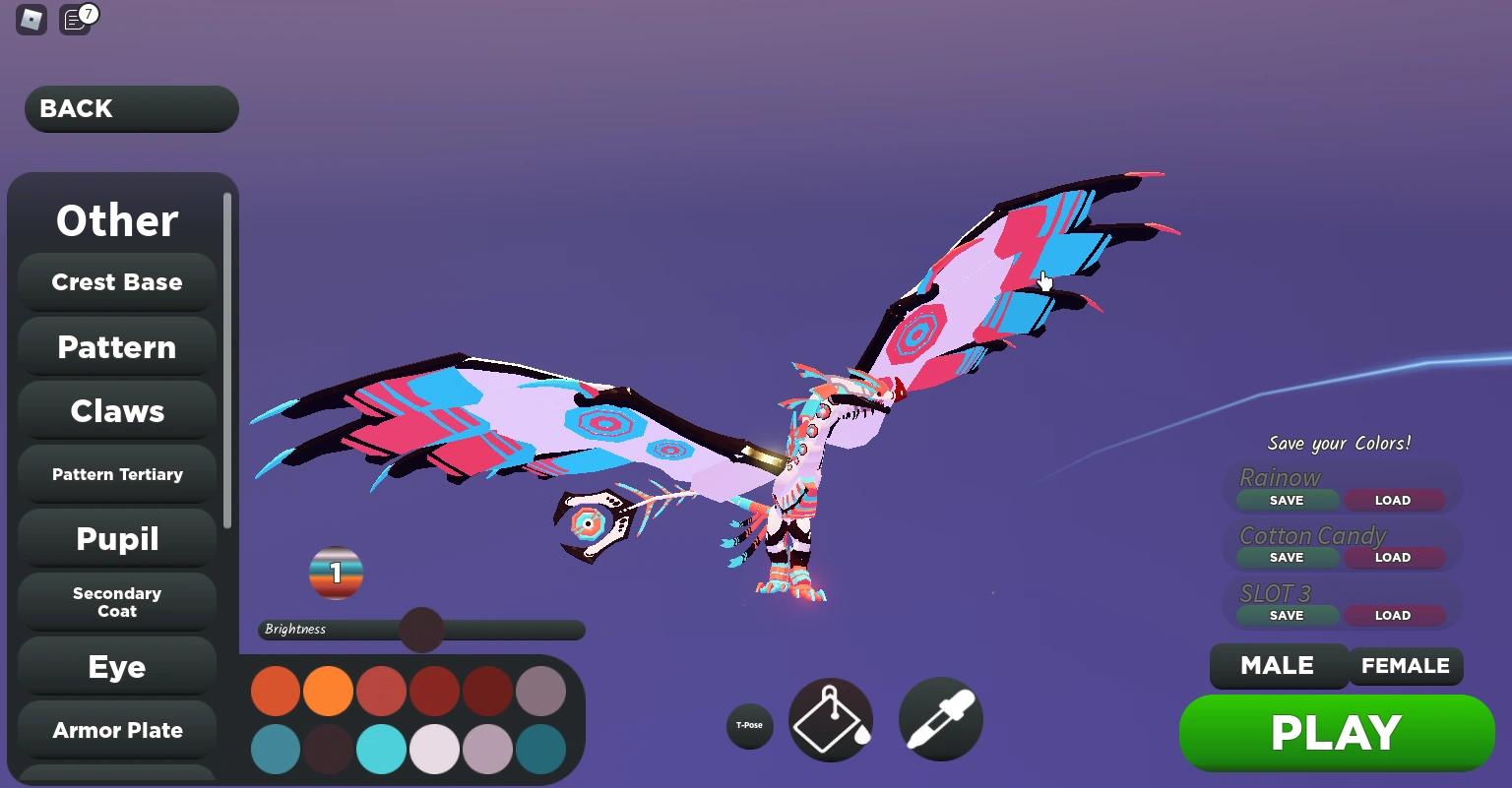This screenshot has height=788, width=1512.
Task: LOAD the Cotton Candy color preset
Action: (x=1394, y=557)
